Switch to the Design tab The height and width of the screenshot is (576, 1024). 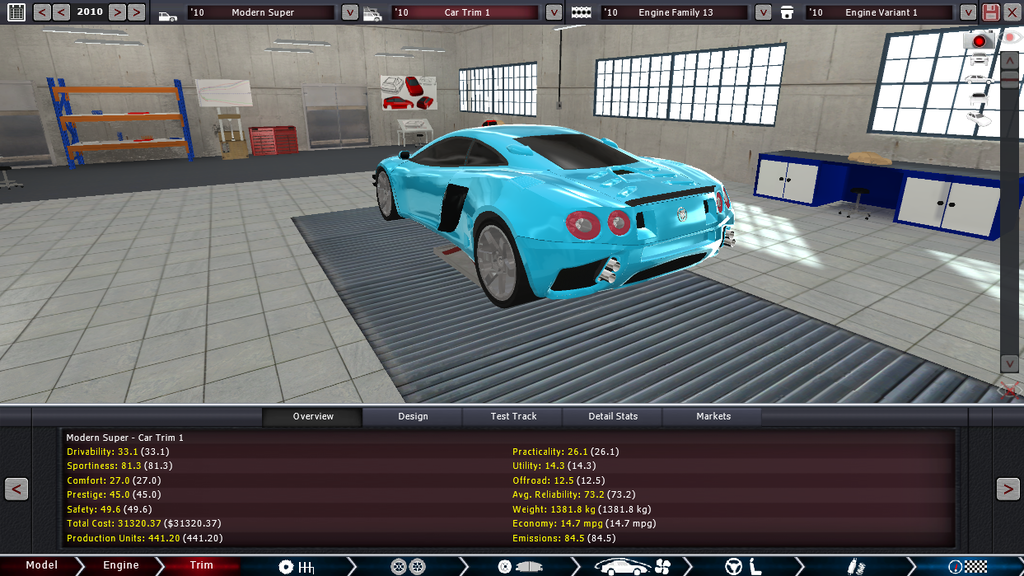(x=412, y=416)
